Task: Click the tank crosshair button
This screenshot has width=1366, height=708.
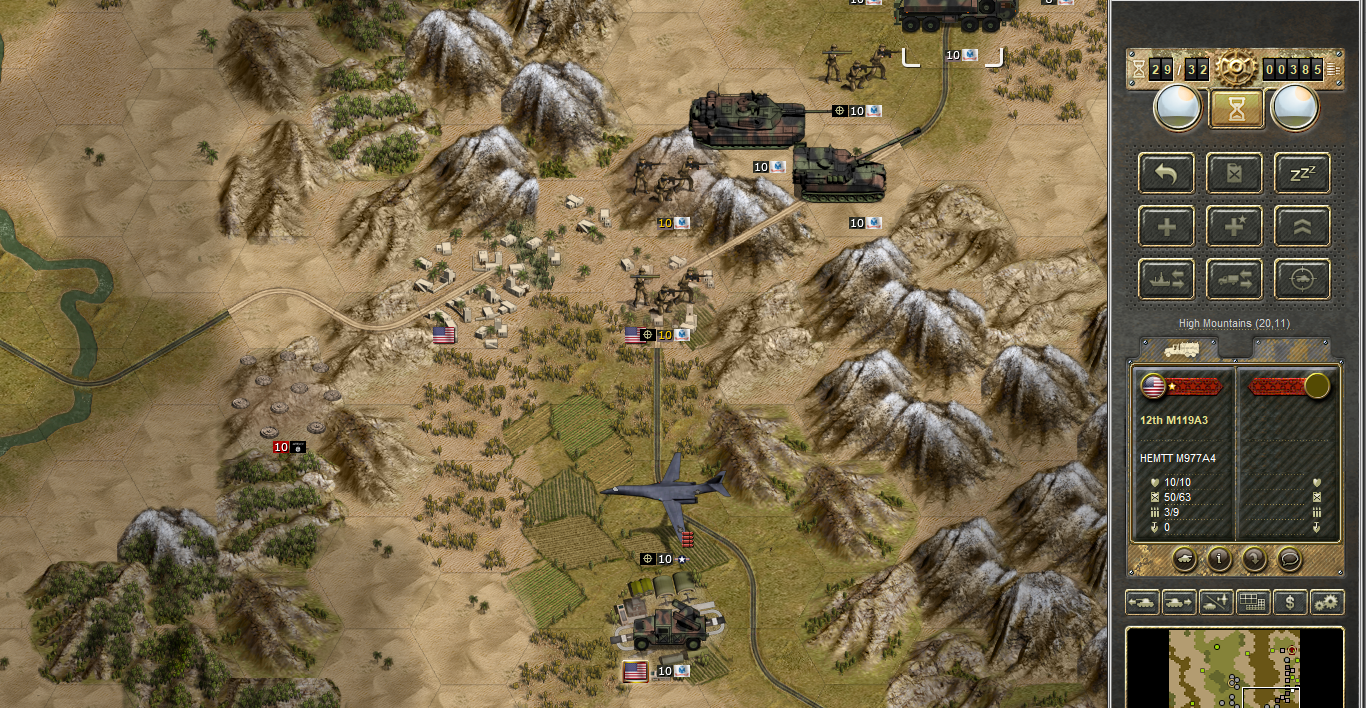Action: coord(1302,279)
